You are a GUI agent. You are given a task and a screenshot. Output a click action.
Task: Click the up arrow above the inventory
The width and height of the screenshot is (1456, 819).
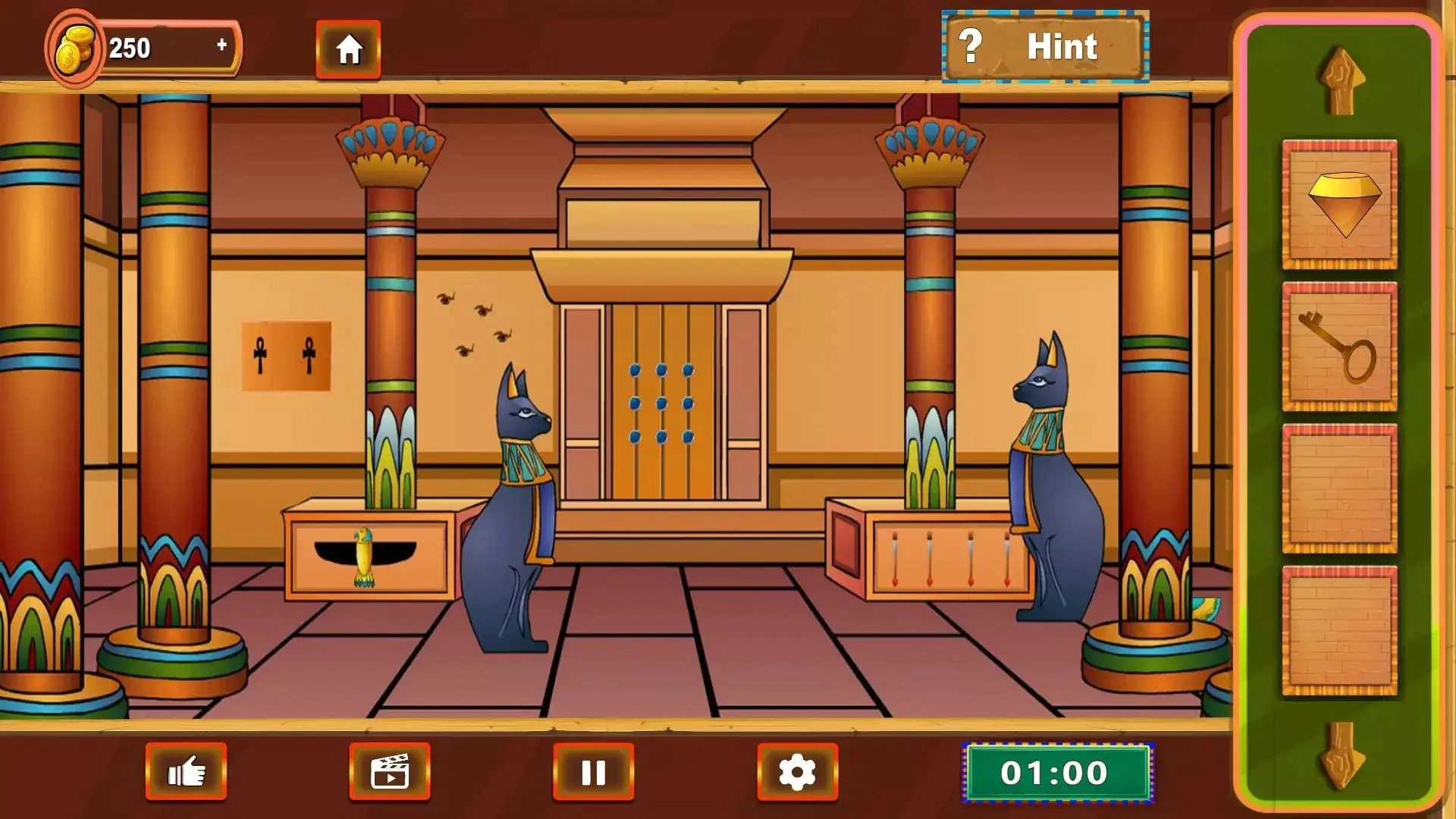(1343, 80)
